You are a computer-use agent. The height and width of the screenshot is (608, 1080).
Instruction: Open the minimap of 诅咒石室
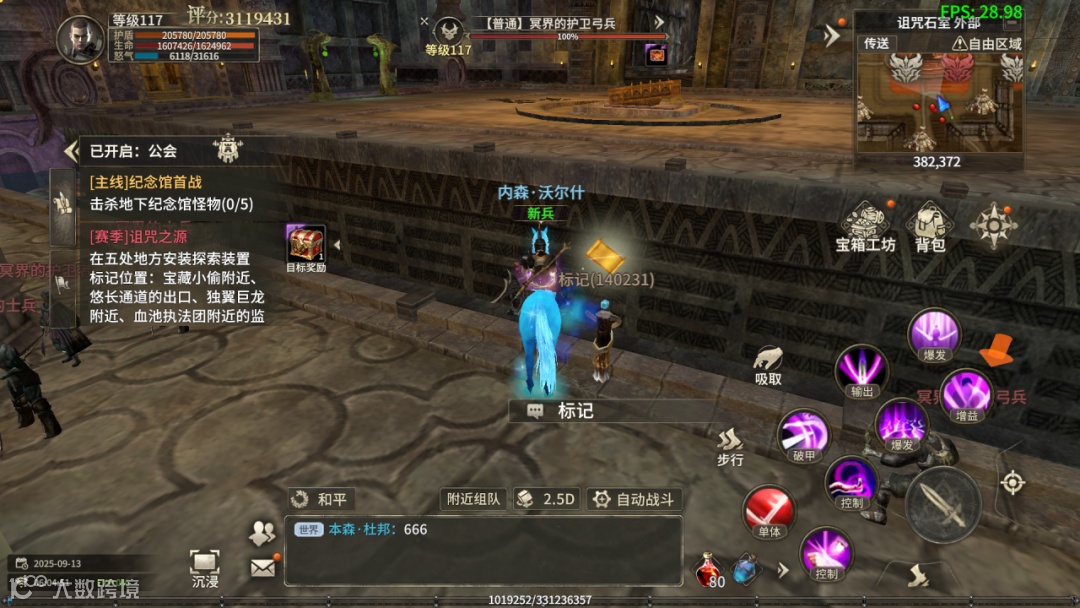[938, 103]
